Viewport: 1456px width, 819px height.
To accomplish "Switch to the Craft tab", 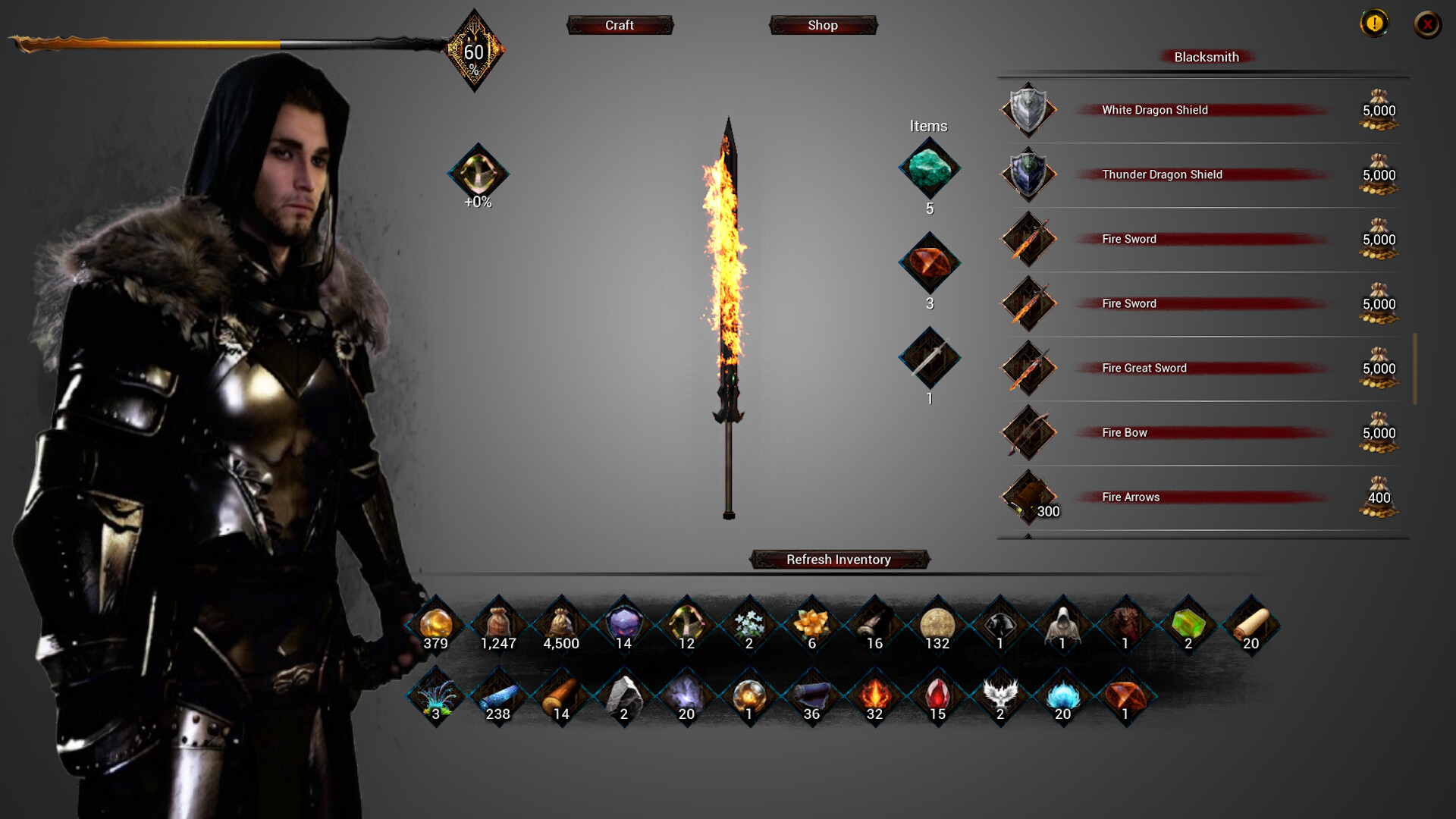I will click(x=620, y=25).
